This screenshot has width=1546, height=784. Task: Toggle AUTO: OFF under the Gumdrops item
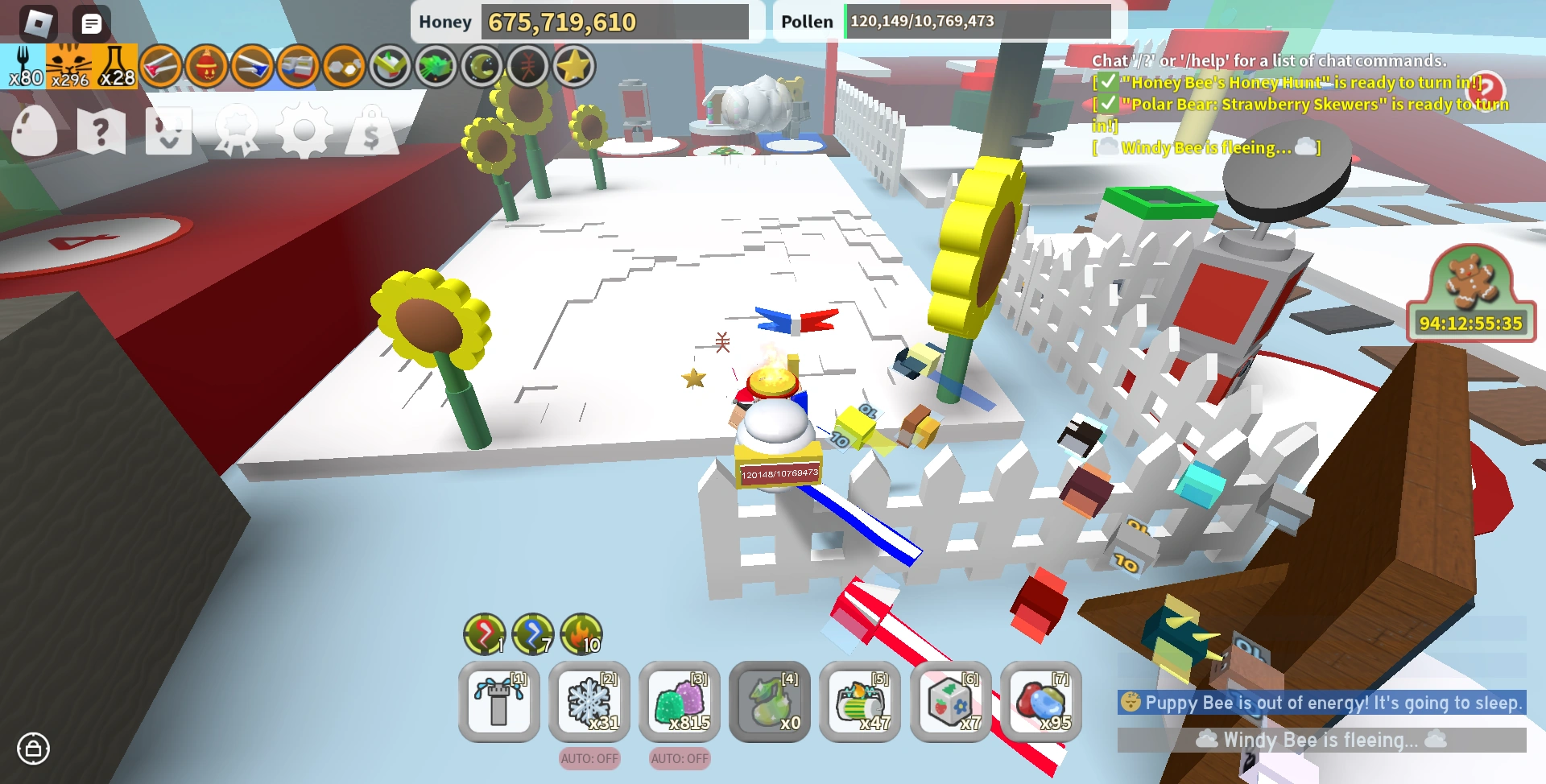point(679,758)
